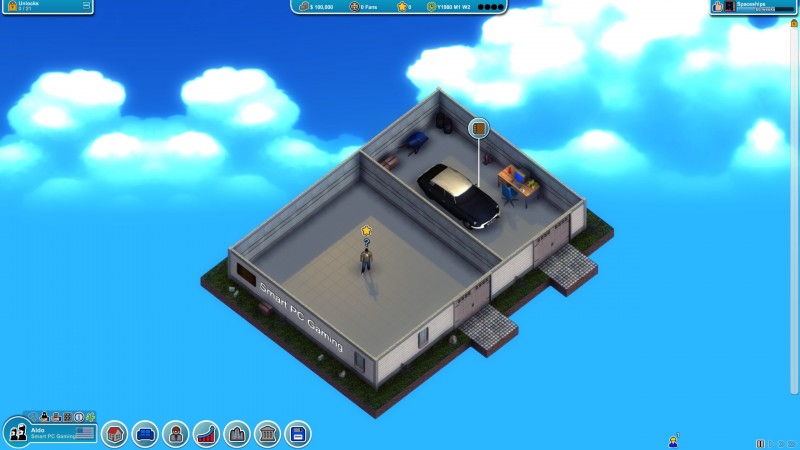Screen dimensions: 800x450
Task: Show the red bar chart statistics
Action: (x=206, y=434)
